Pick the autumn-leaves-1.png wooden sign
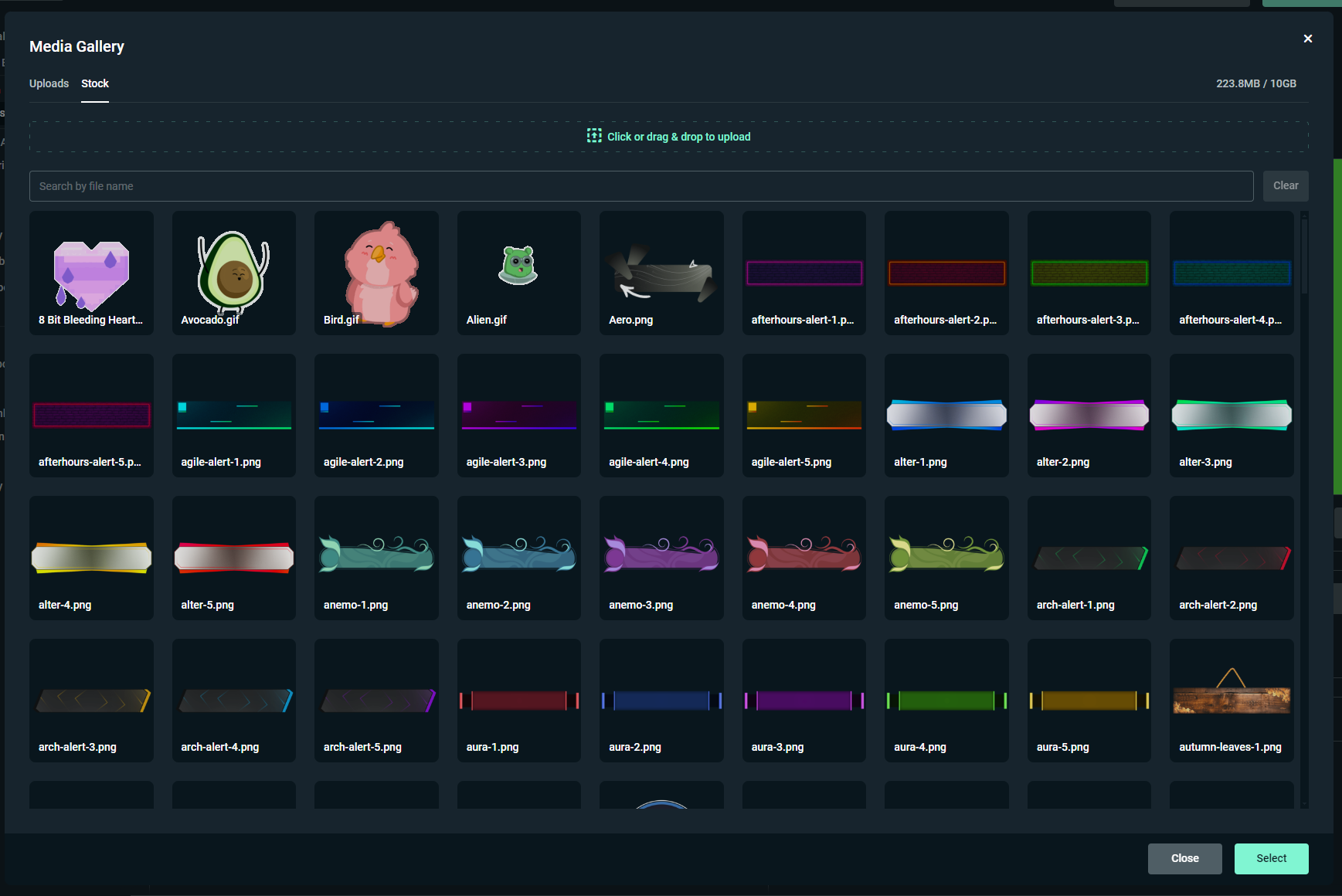Image resolution: width=1342 pixels, height=896 pixels. pos(1231,700)
